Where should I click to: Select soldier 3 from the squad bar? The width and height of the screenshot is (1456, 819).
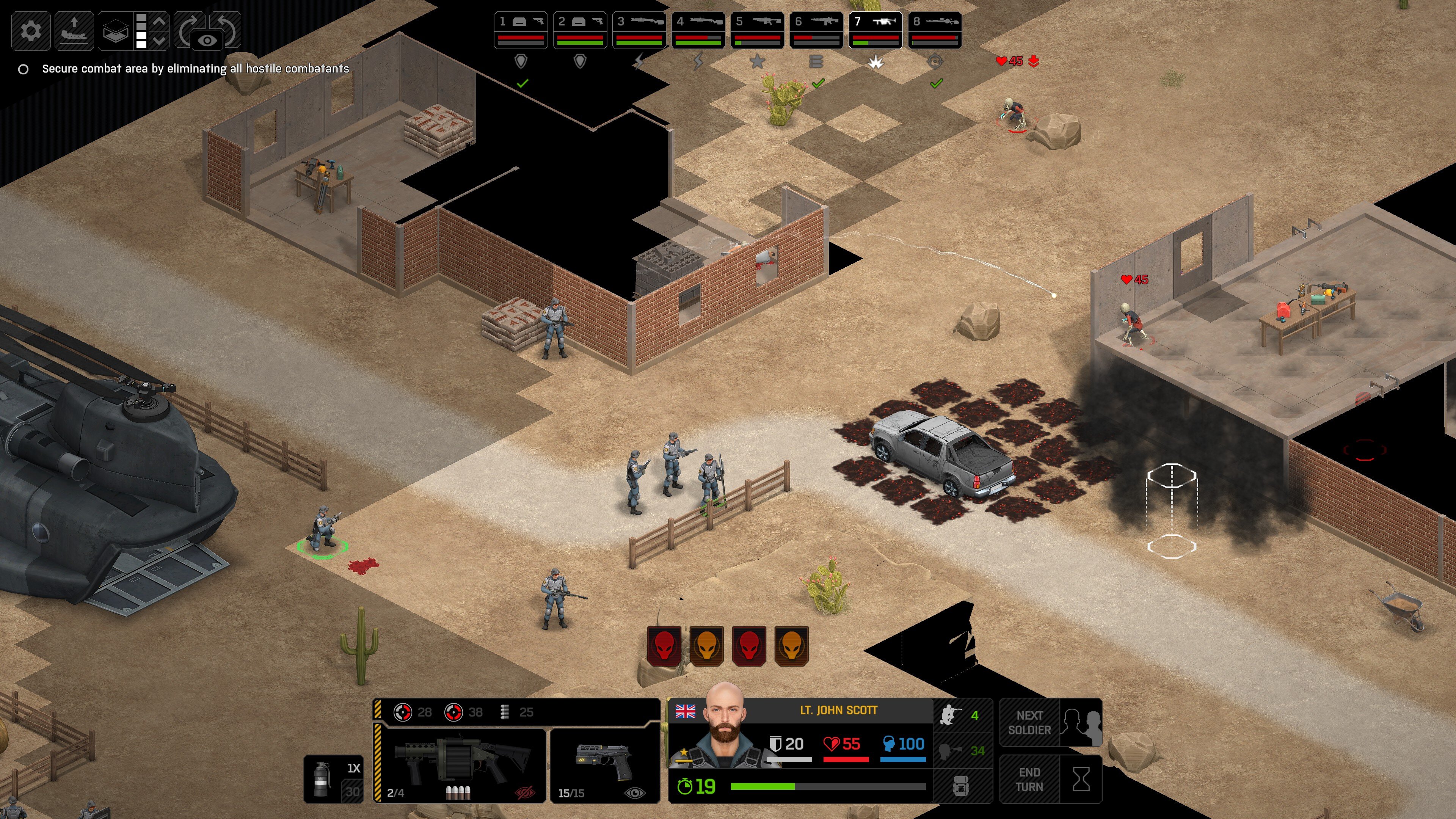[639, 30]
